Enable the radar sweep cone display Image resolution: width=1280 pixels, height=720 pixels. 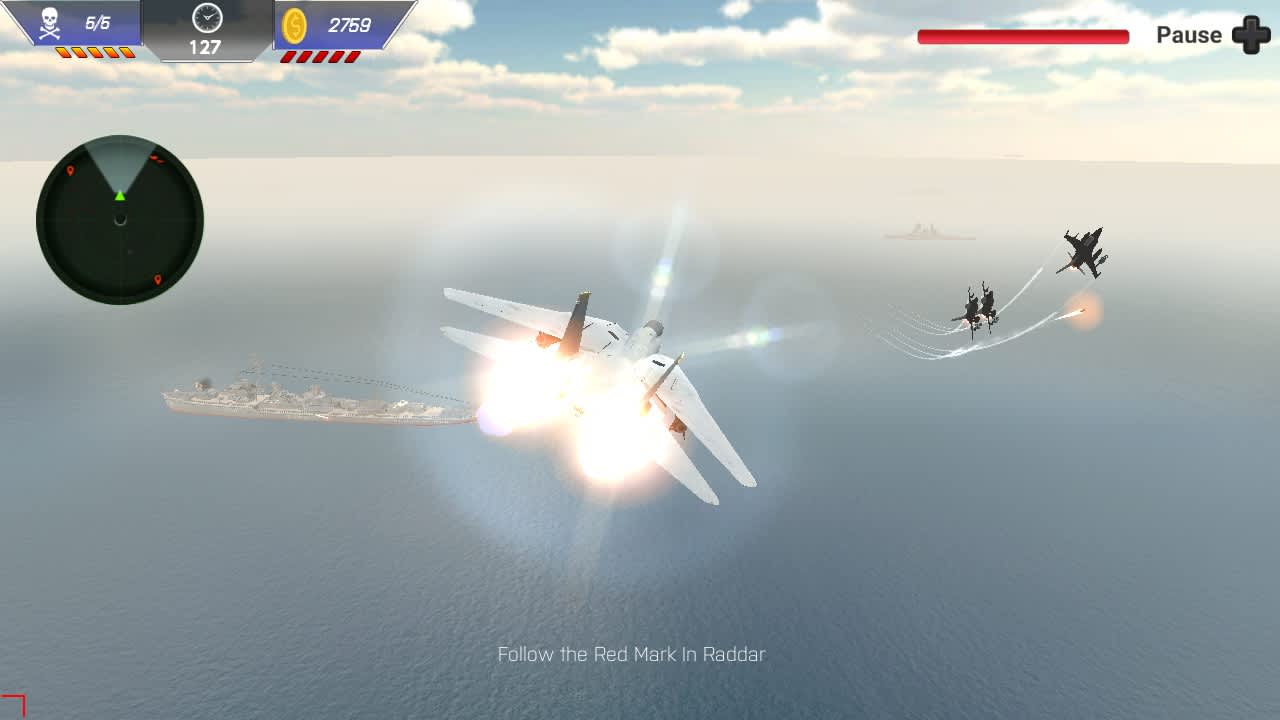(x=119, y=165)
